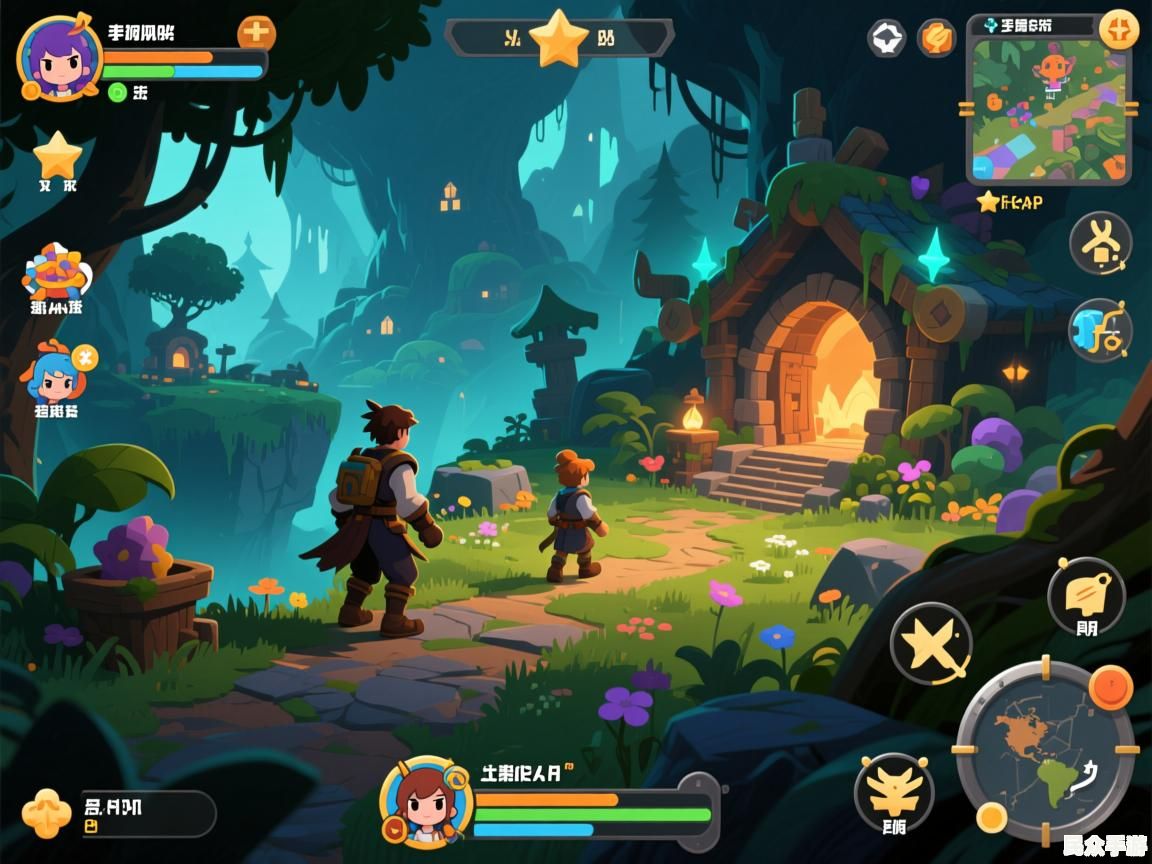Click the world globe dial
Image resolution: width=1152 pixels, height=864 pixels.
(x=1045, y=750)
